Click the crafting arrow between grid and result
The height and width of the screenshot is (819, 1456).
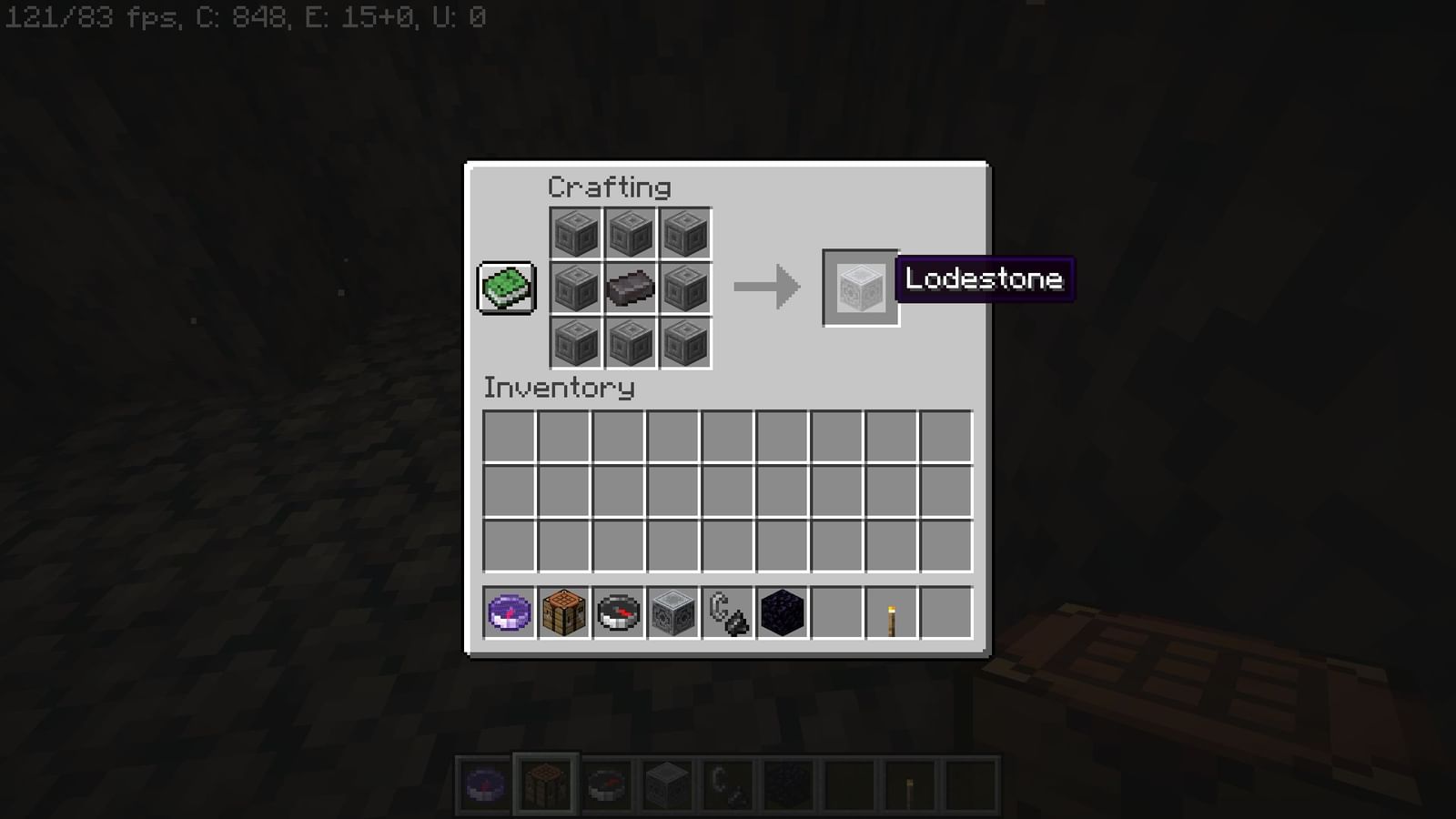(x=769, y=287)
